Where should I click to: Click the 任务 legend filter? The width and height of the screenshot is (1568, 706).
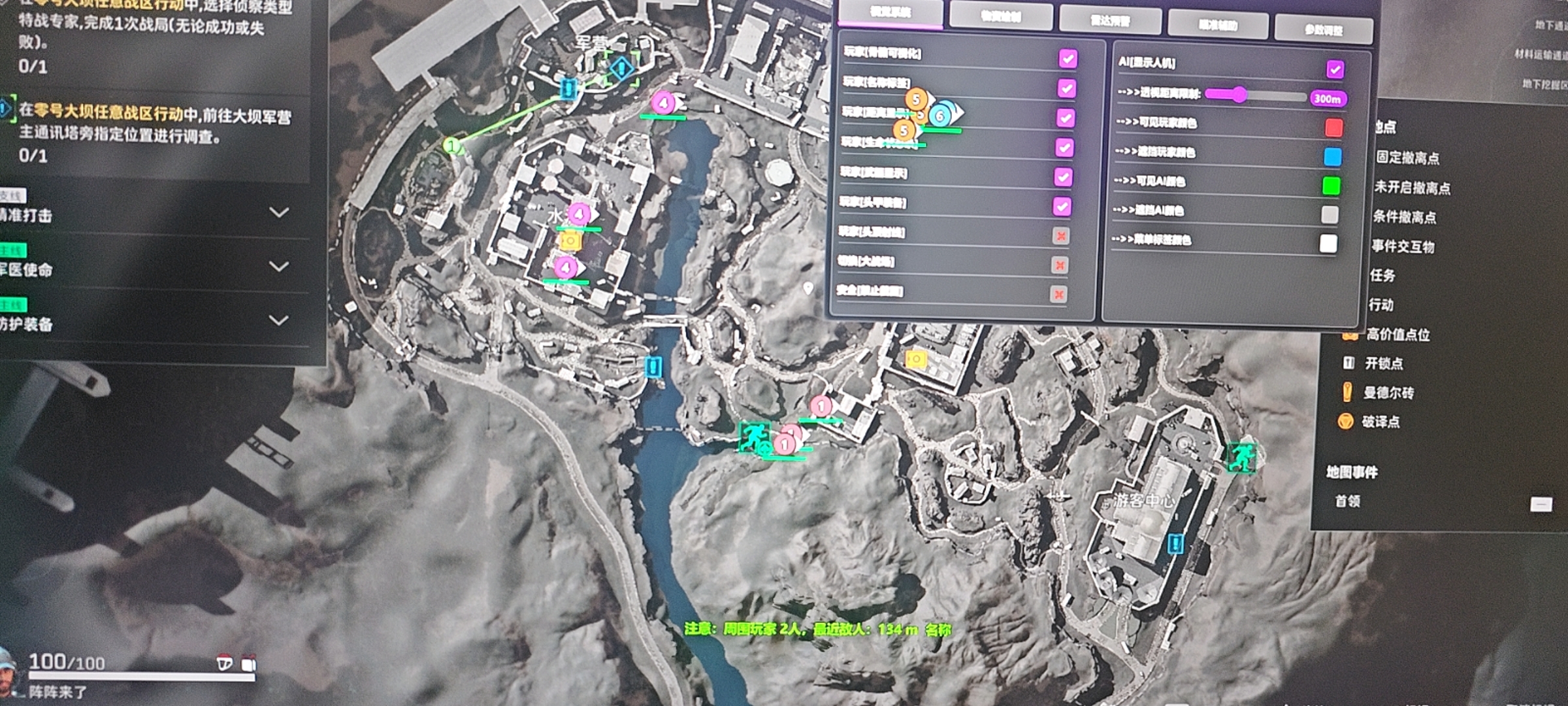point(1382,275)
